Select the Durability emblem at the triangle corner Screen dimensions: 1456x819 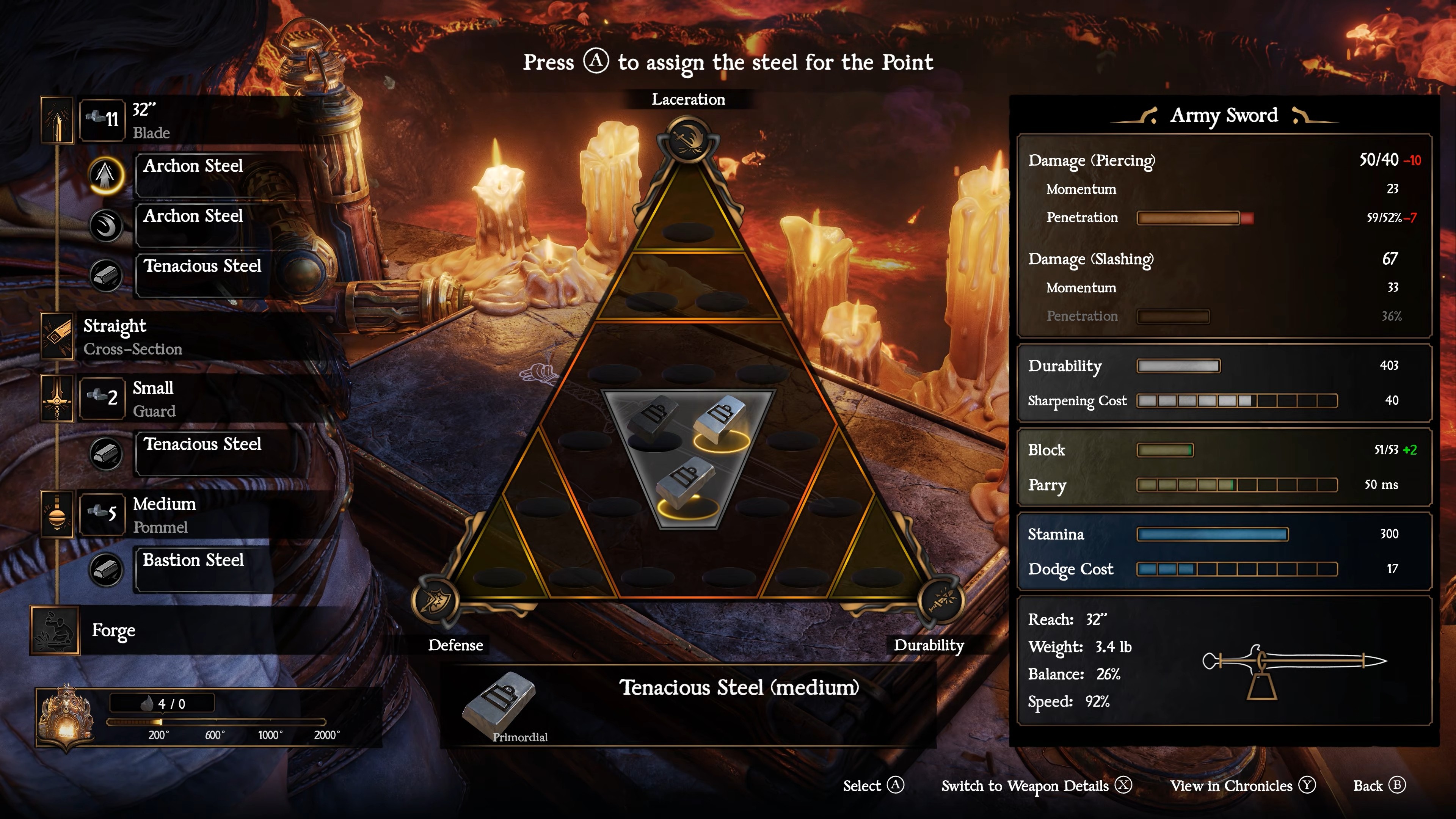pyautogui.click(x=940, y=600)
